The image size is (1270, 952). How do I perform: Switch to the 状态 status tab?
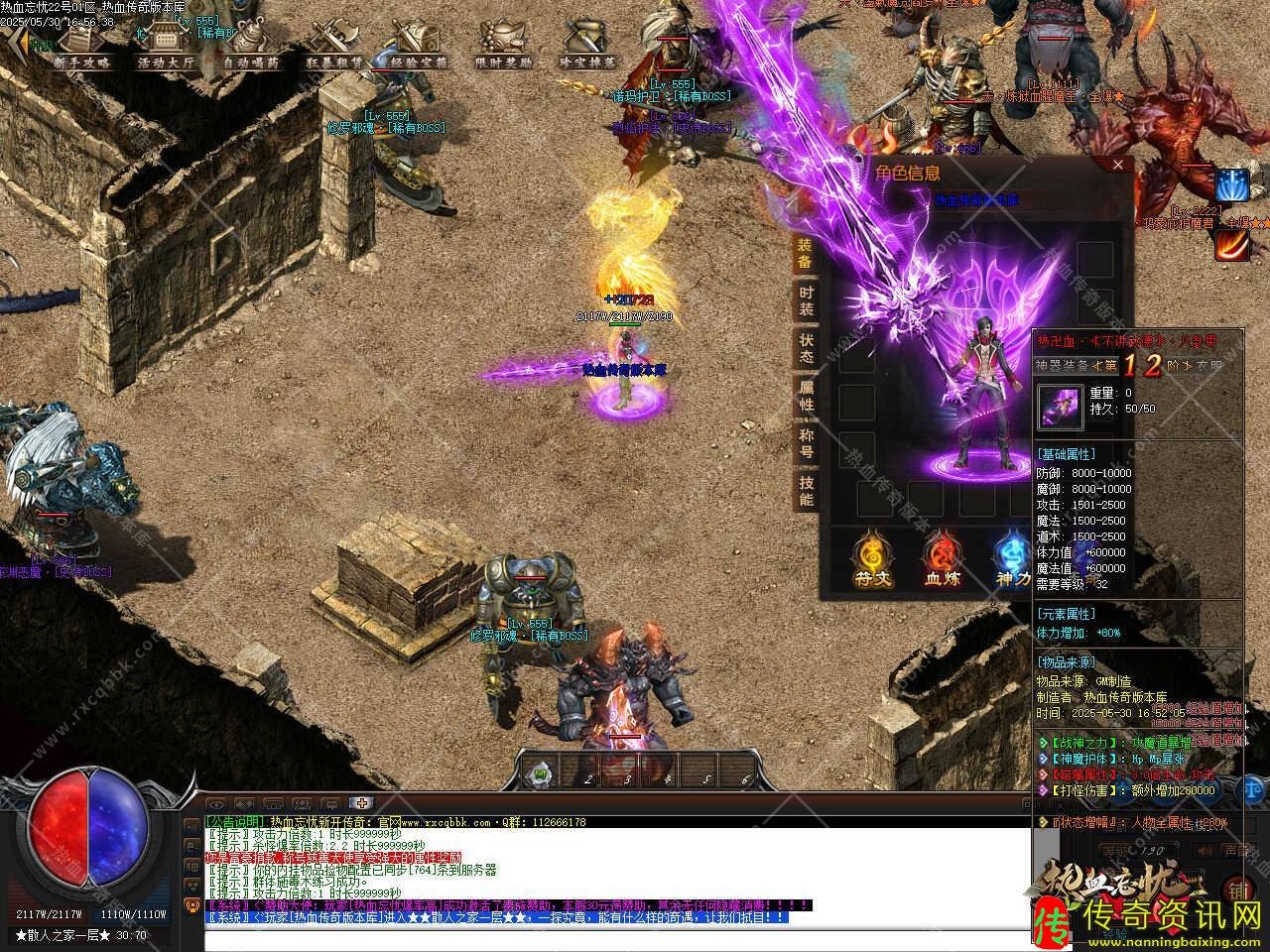(x=806, y=347)
